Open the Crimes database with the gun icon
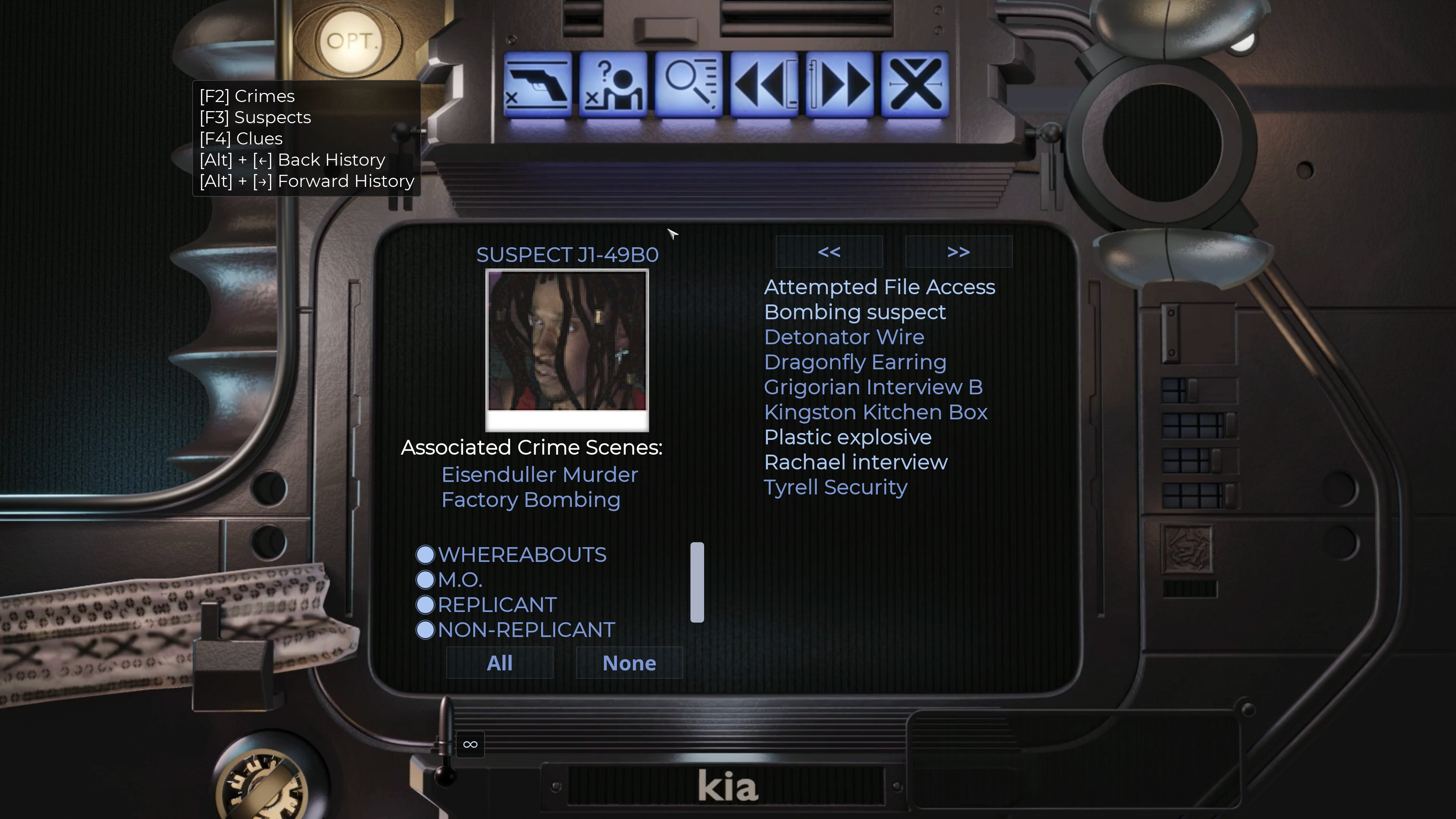Viewport: 1456px width, 819px height. click(x=537, y=85)
